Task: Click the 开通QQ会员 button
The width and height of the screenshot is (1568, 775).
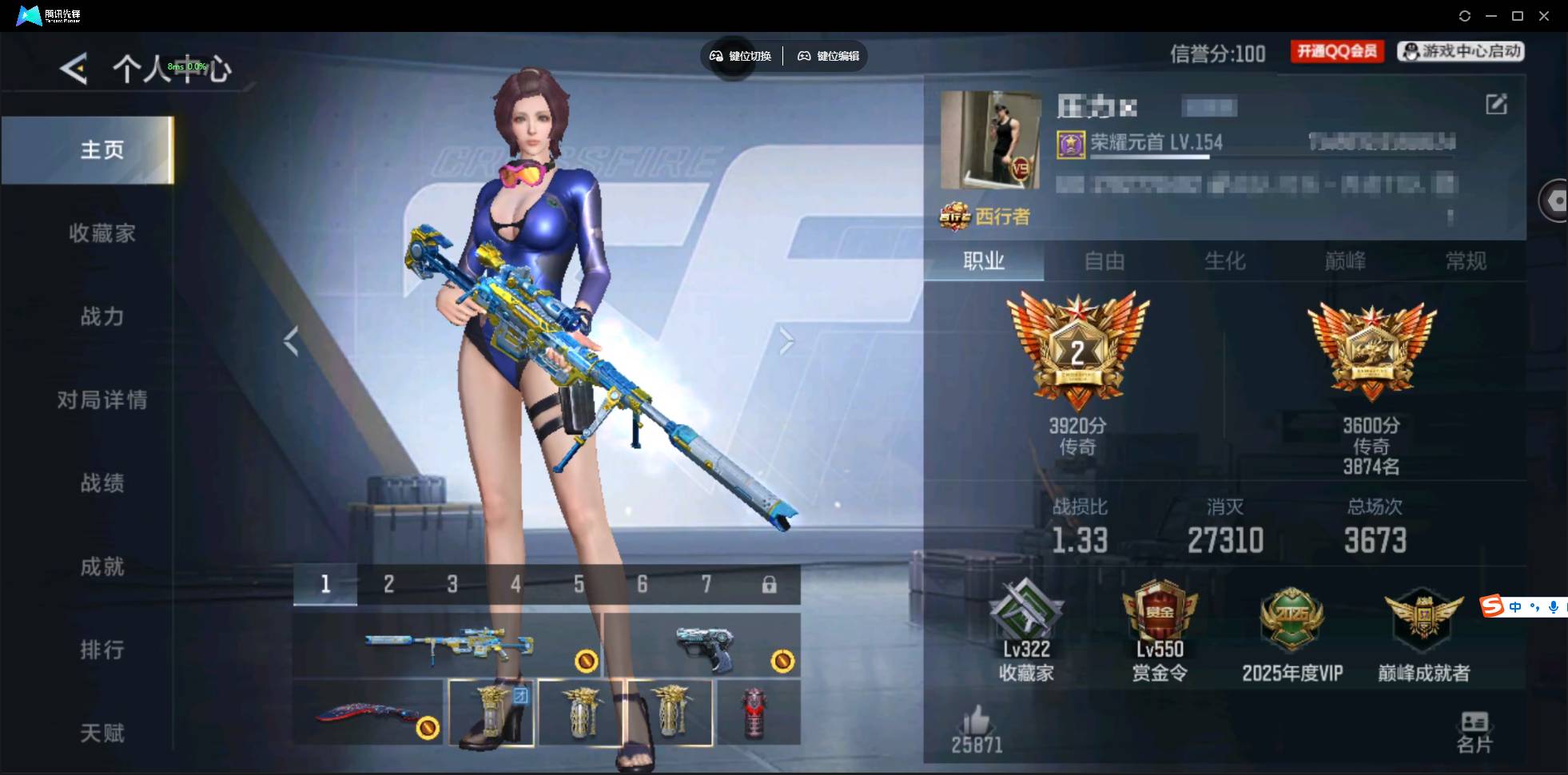Action: pyautogui.click(x=1336, y=50)
